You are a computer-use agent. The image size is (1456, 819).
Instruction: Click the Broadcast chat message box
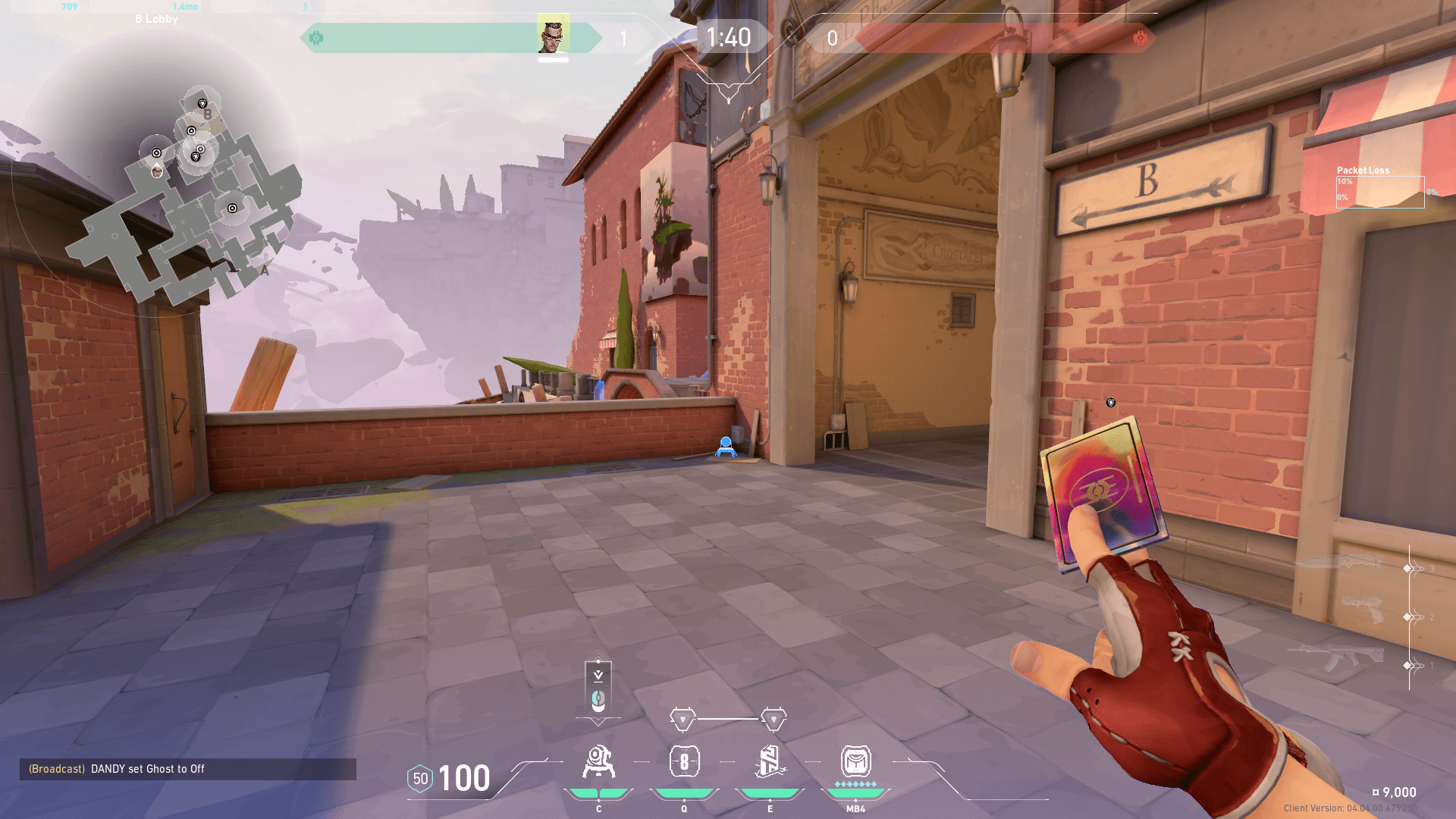187,769
